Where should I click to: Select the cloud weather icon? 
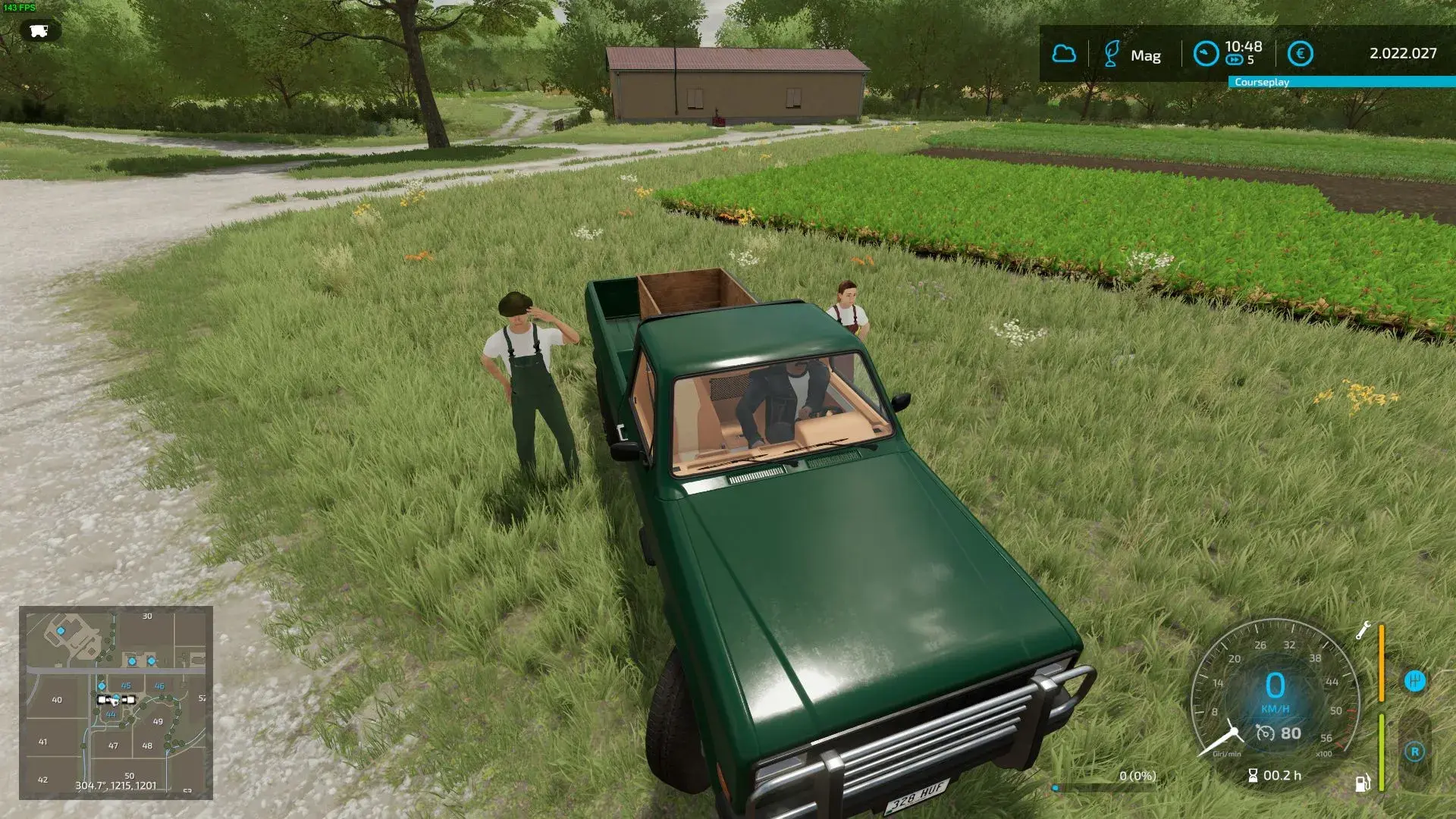(x=1063, y=54)
